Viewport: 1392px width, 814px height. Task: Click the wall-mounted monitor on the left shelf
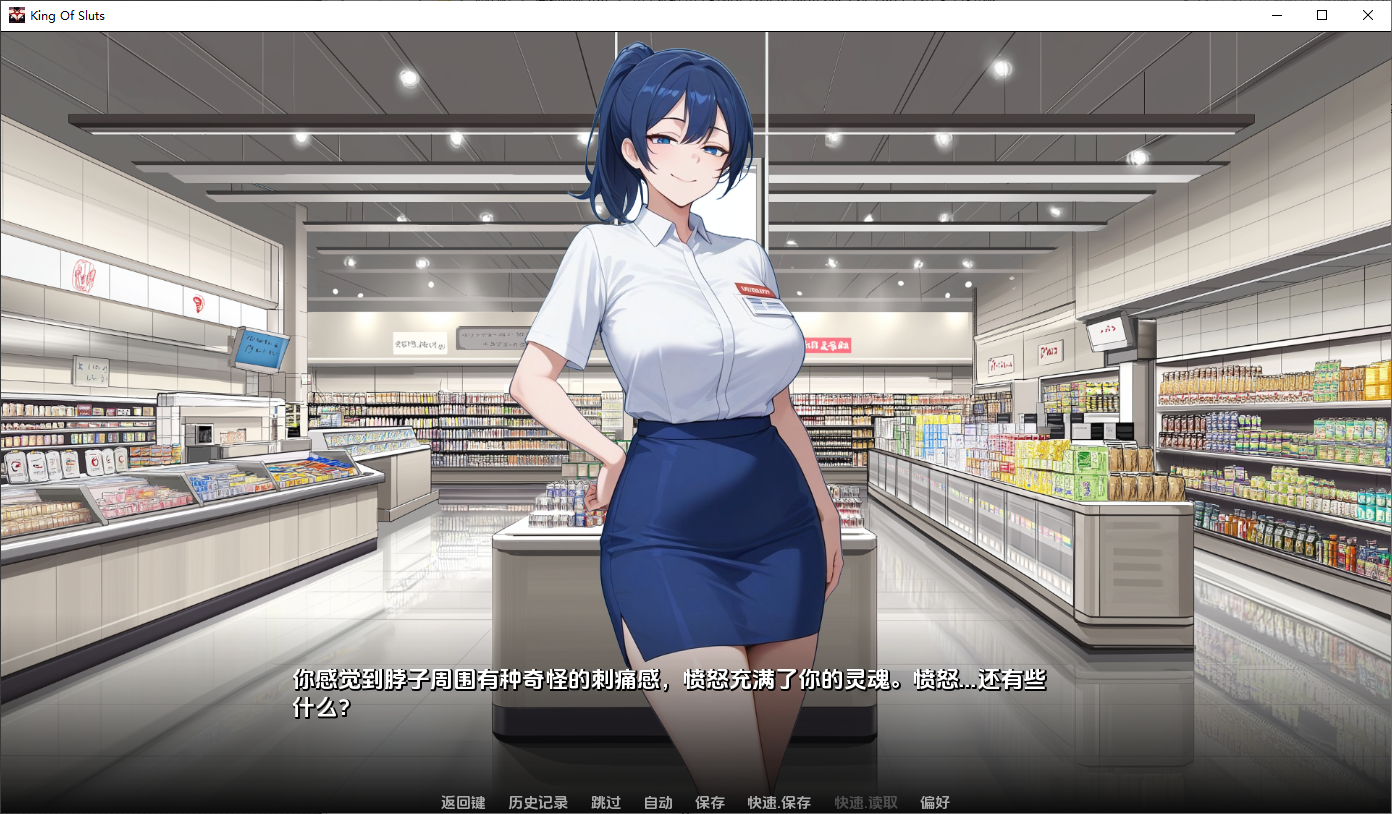[258, 349]
